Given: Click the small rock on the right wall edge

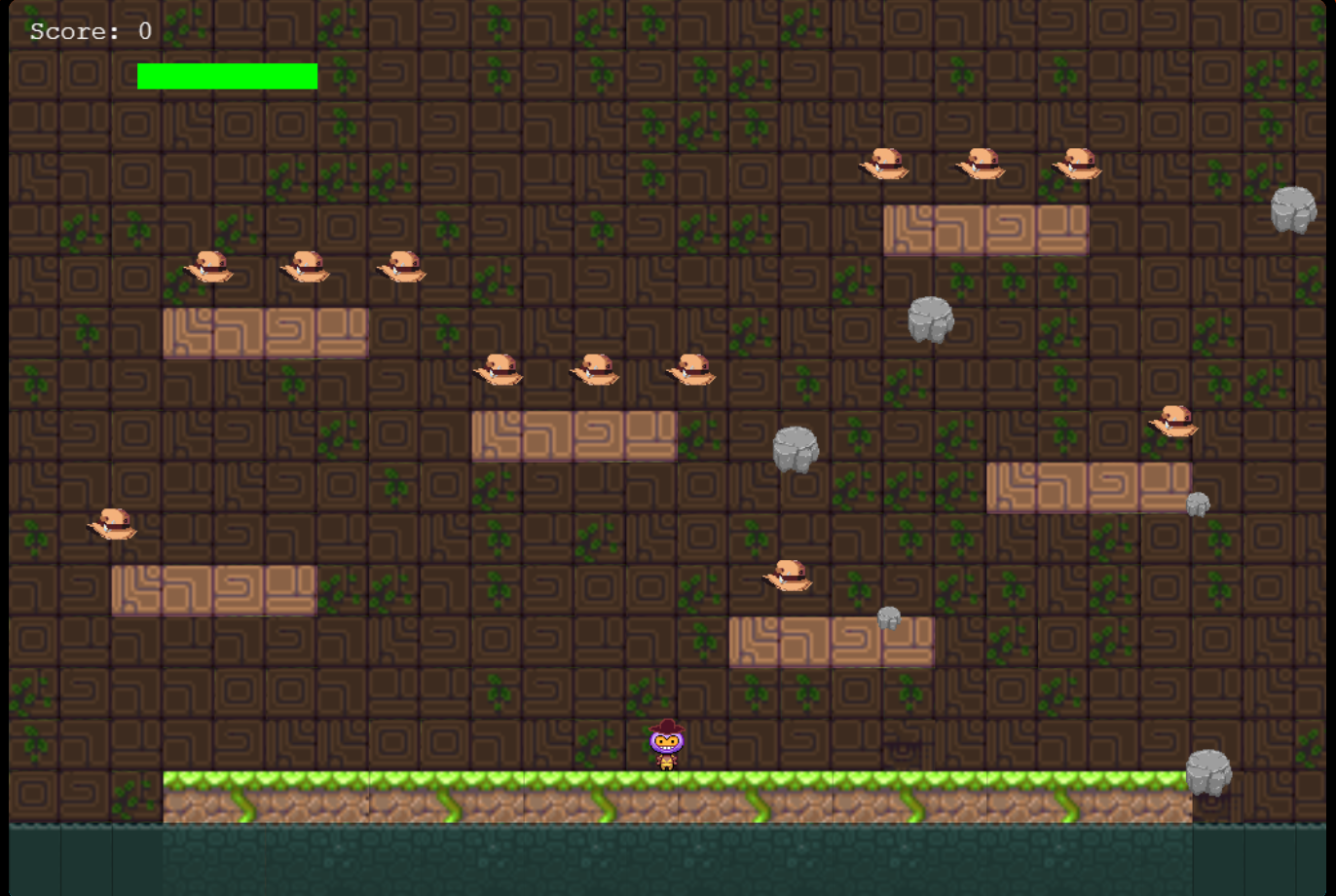Looking at the screenshot, I should (1198, 502).
